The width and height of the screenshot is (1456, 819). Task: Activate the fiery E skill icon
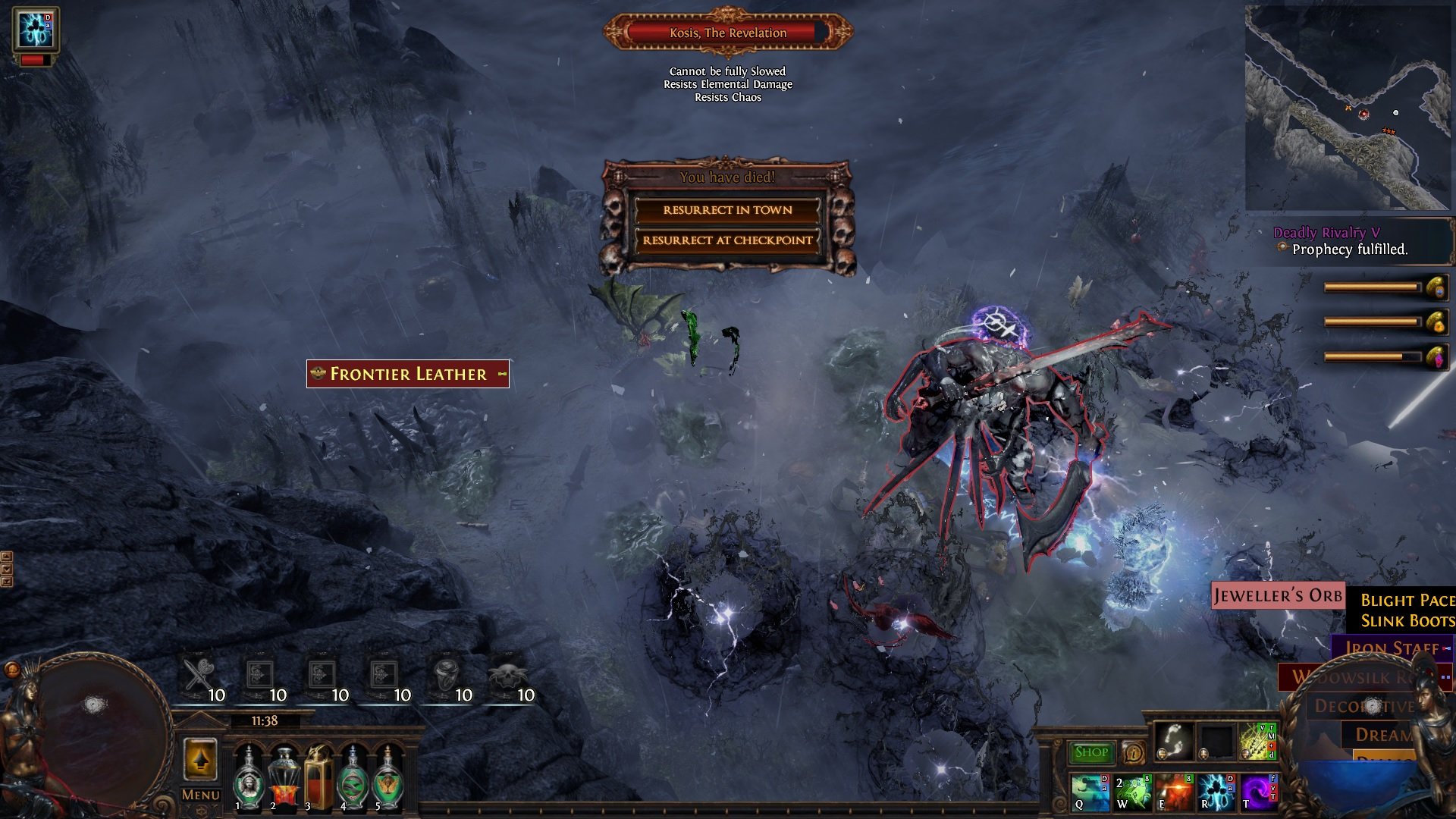1174,792
